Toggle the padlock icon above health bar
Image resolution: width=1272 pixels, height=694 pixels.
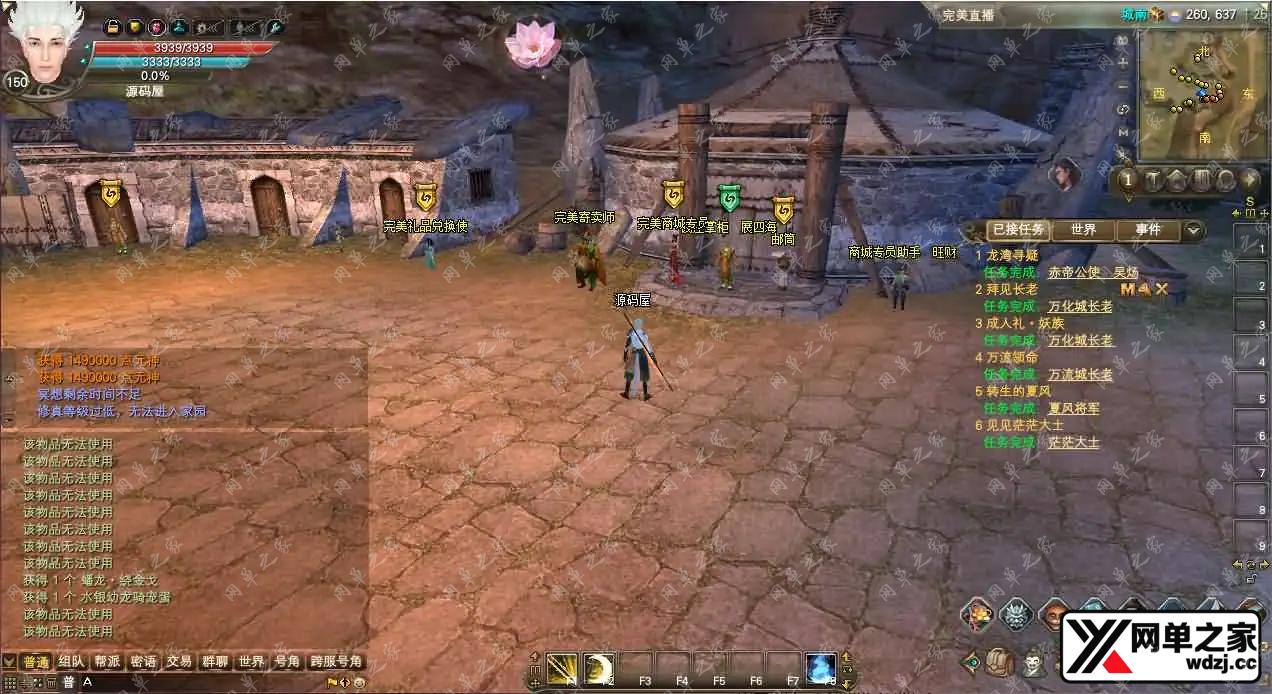pyautogui.click(x=112, y=27)
